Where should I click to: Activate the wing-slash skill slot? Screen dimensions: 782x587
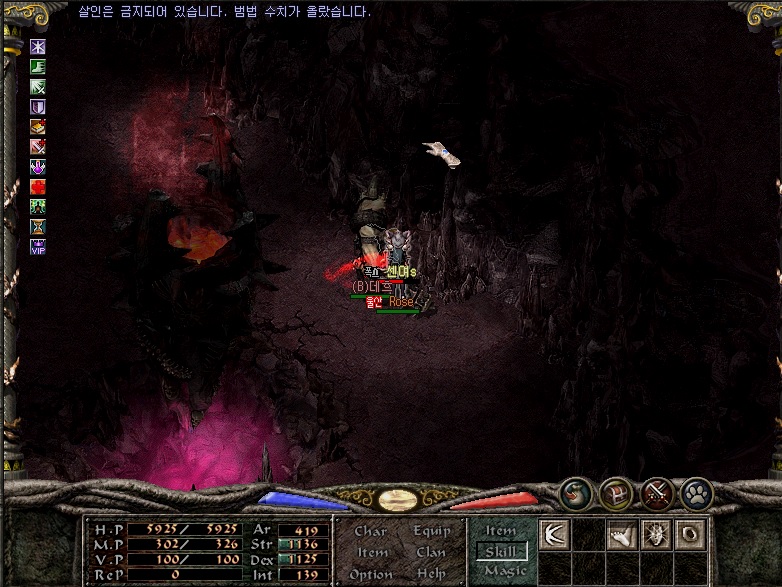(554, 534)
